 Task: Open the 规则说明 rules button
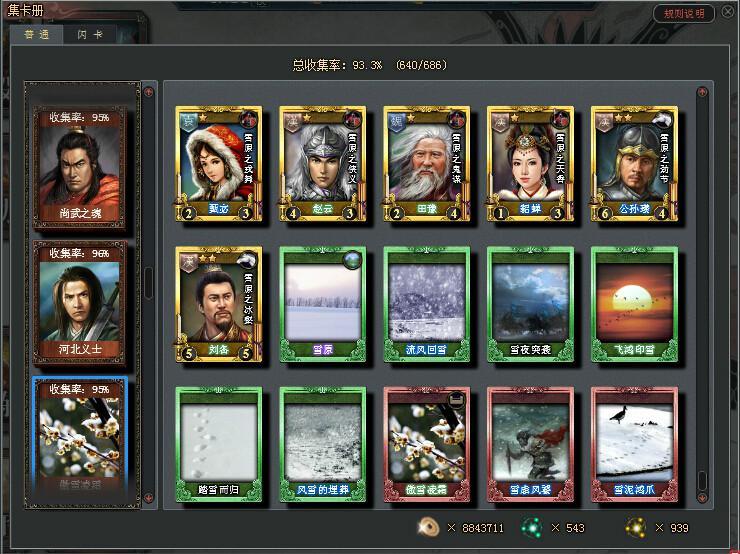pyautogui.click(x=685, y=14)
